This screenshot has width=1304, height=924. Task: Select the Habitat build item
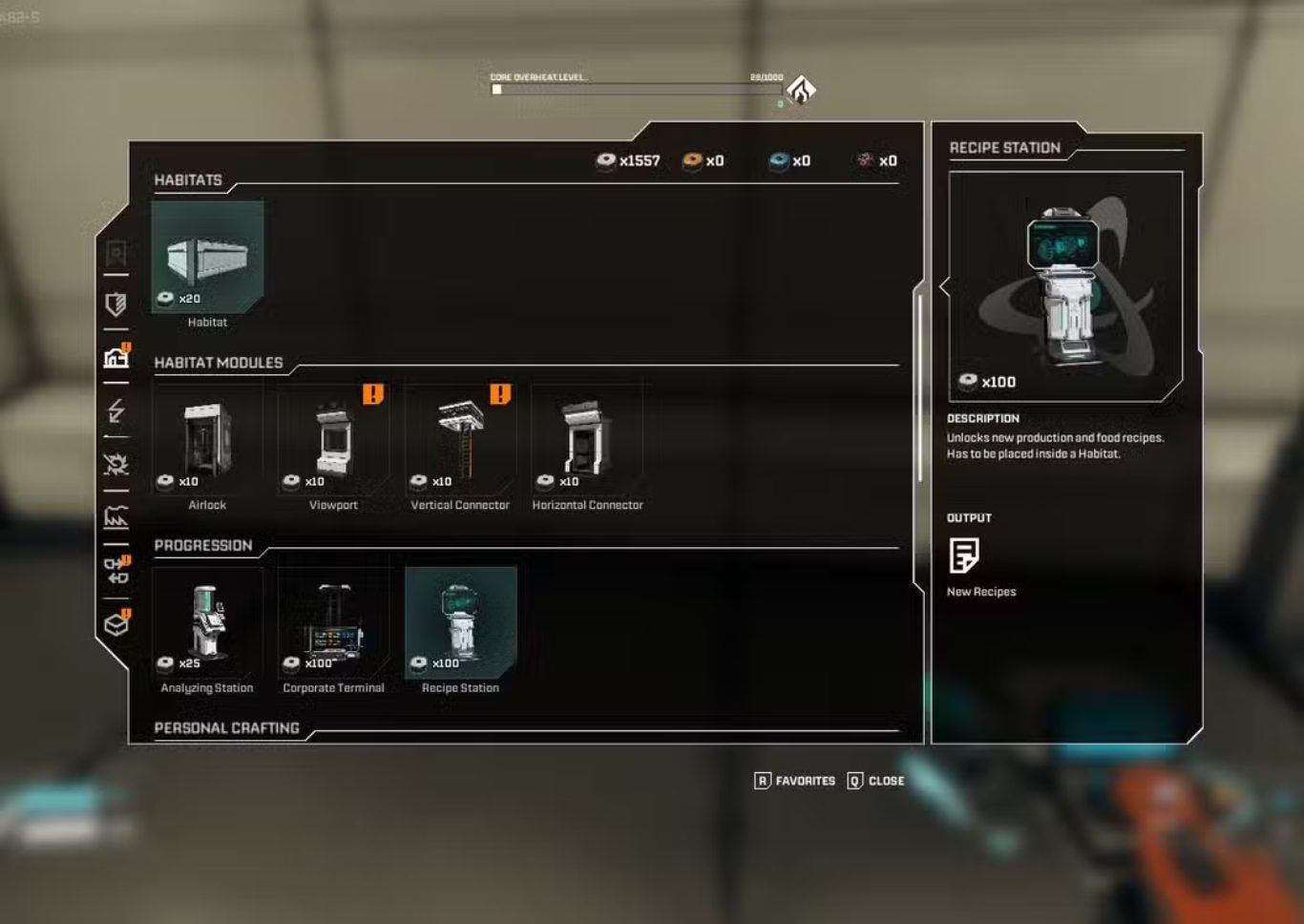click(x=207, y=258)
